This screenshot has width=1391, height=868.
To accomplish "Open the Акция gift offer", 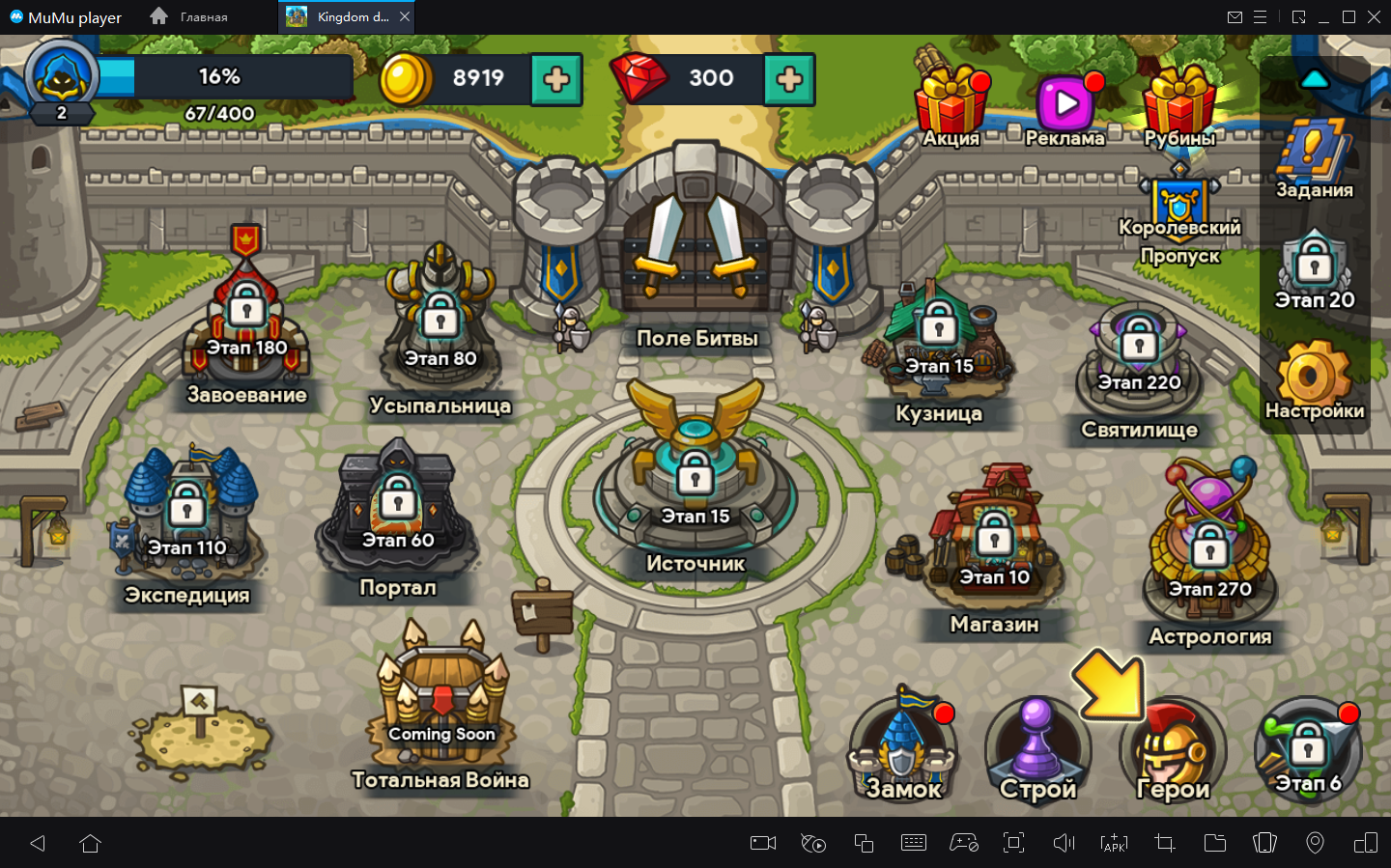I will click(x=951, y=101).
